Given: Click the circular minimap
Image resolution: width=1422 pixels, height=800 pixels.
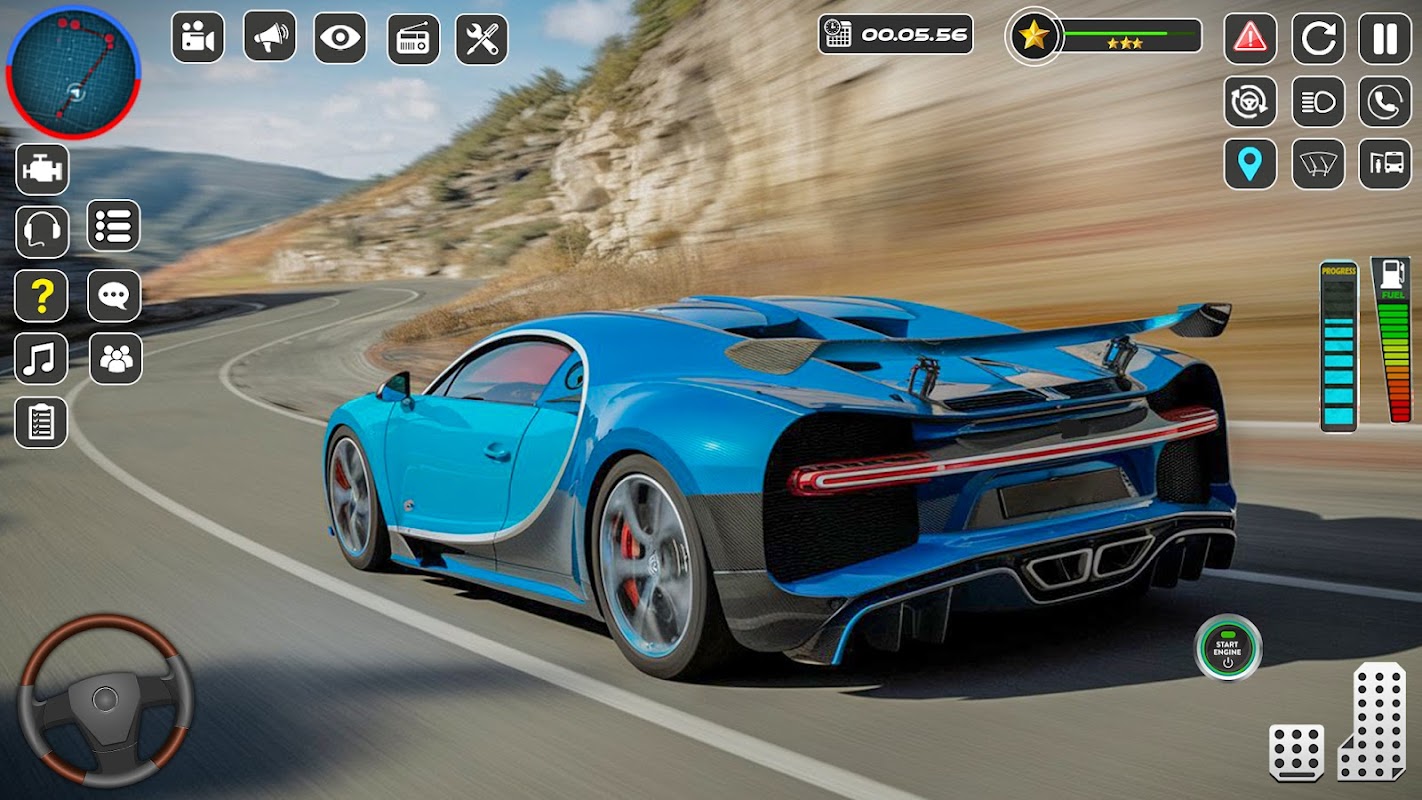Looking at the screenshot, I should pyautogui.click(x=73, y=71).
